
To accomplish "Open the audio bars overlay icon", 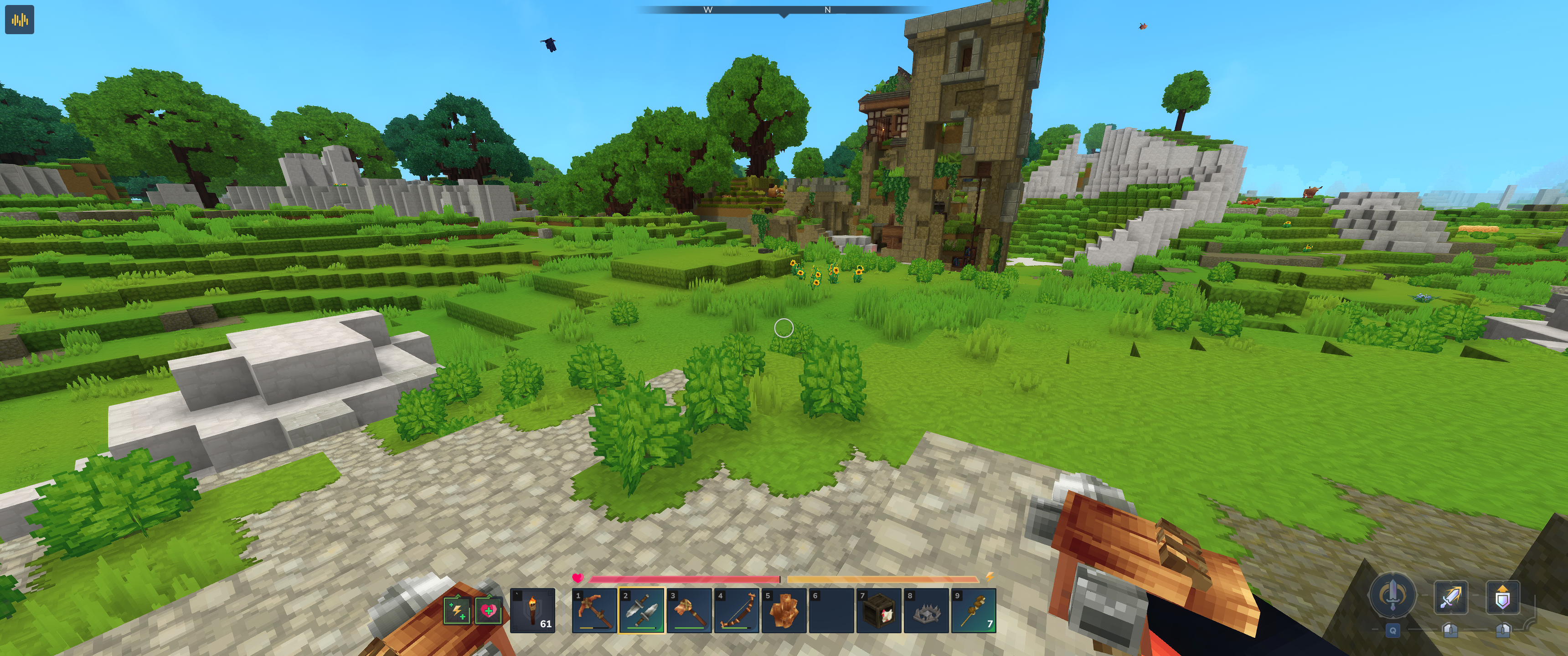I will 20,20.
